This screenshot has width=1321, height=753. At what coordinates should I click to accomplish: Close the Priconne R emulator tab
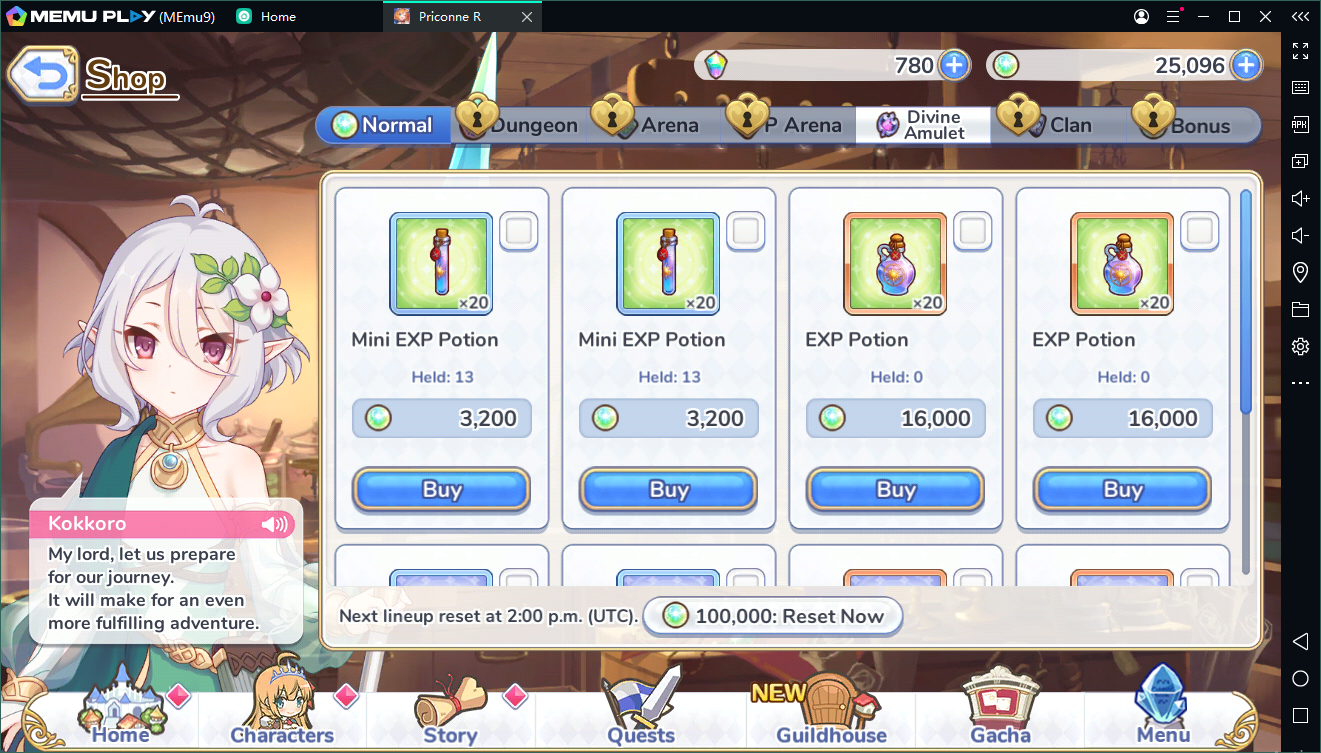coord(527,17)
